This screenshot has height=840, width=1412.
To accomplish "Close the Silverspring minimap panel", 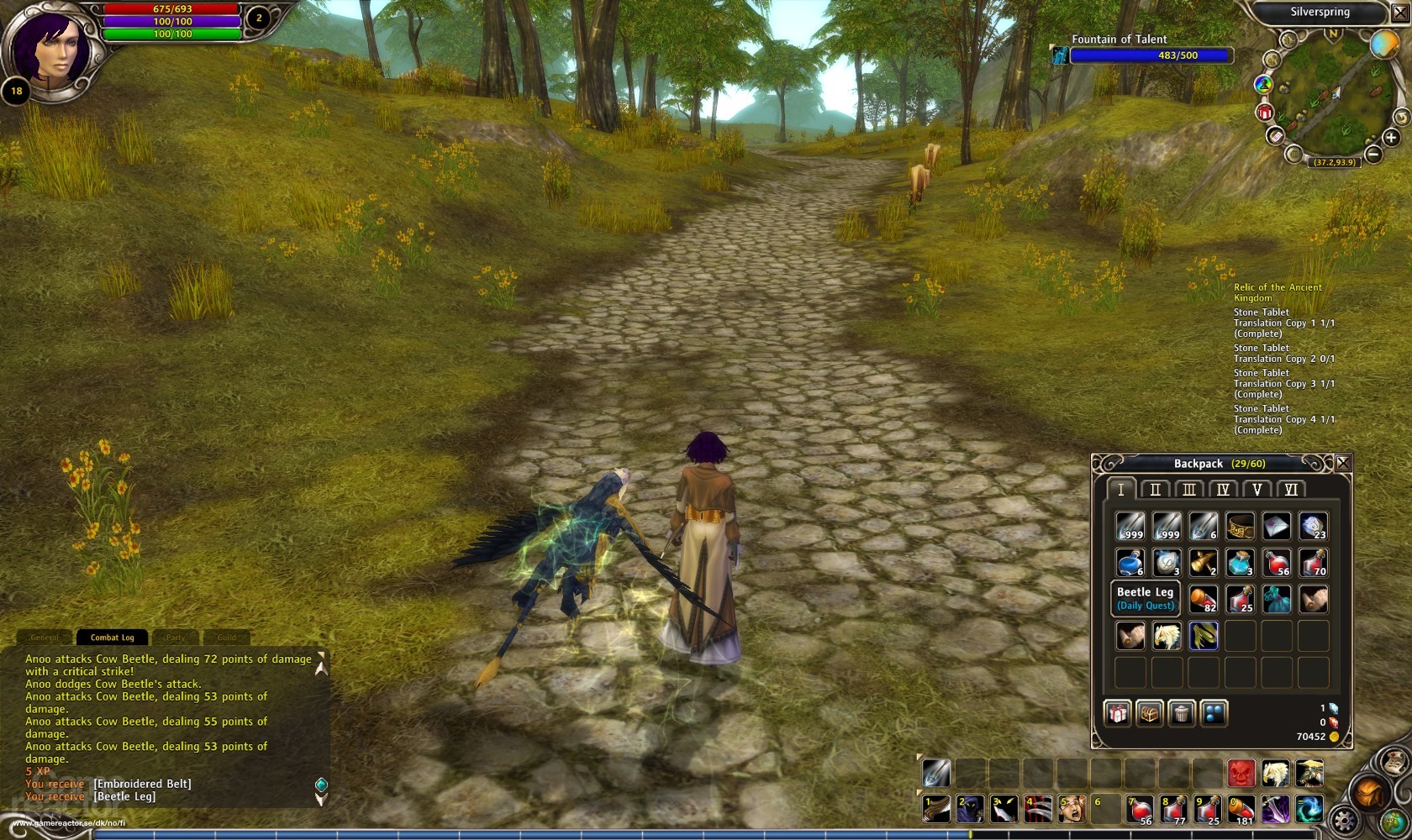I will pos(1400,13).
